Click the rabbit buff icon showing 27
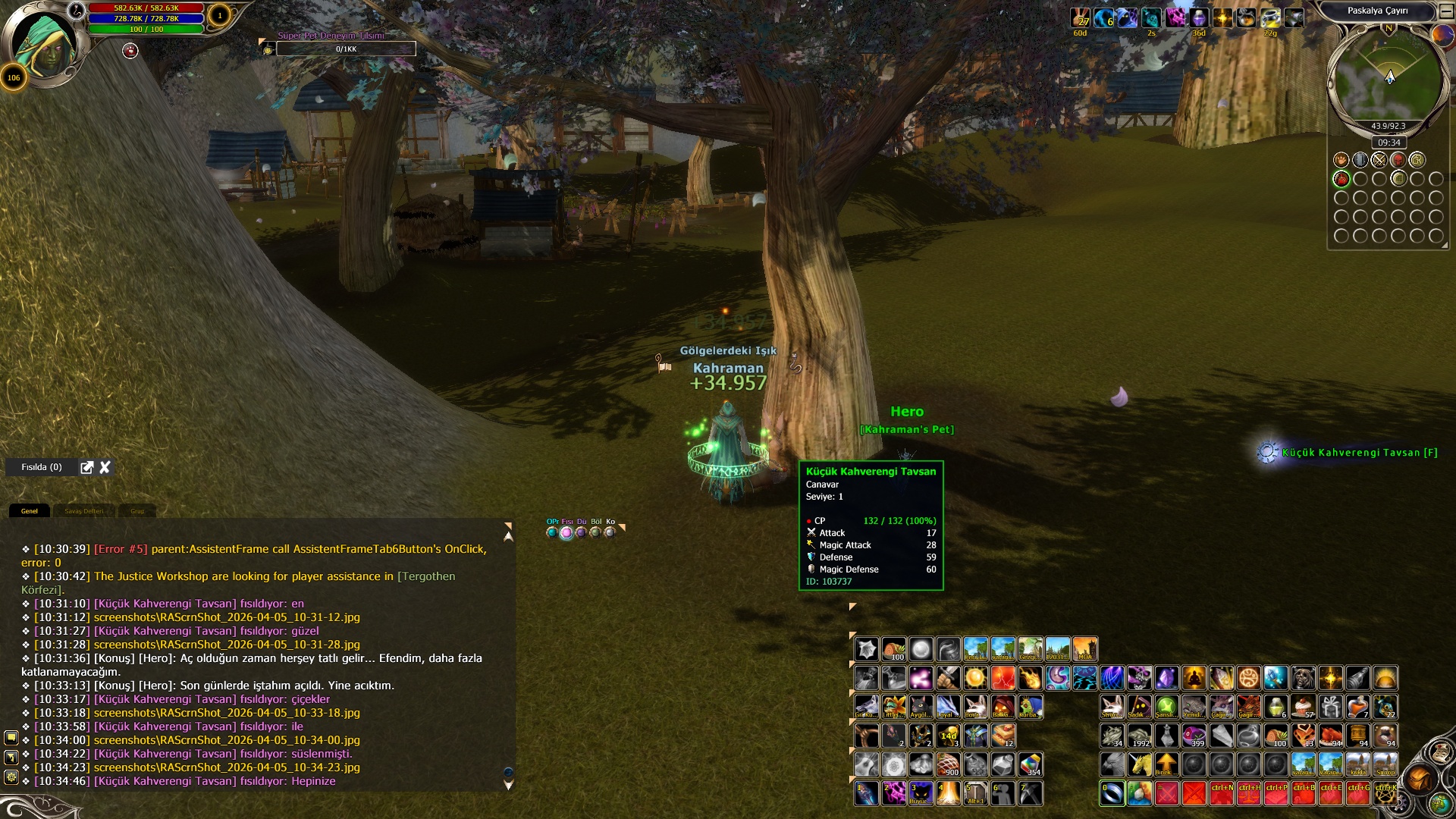The width and height of the screenshot is (1456, 819). point(1080,17)
